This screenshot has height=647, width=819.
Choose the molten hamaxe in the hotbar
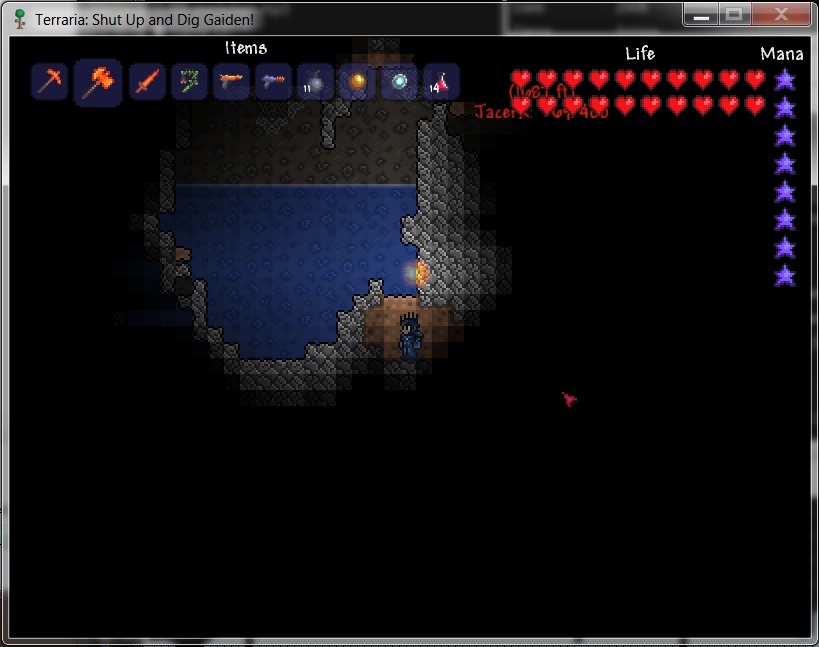(x=98, y=82)
